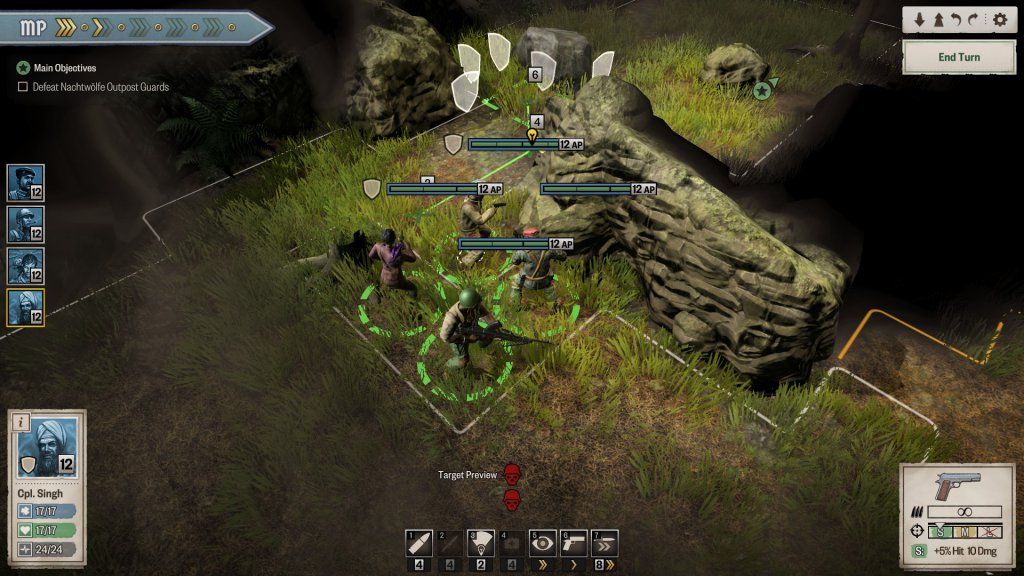
Task: Use the knife ability in slot 7
Action: pyautogui.click(x=605, y=544)
